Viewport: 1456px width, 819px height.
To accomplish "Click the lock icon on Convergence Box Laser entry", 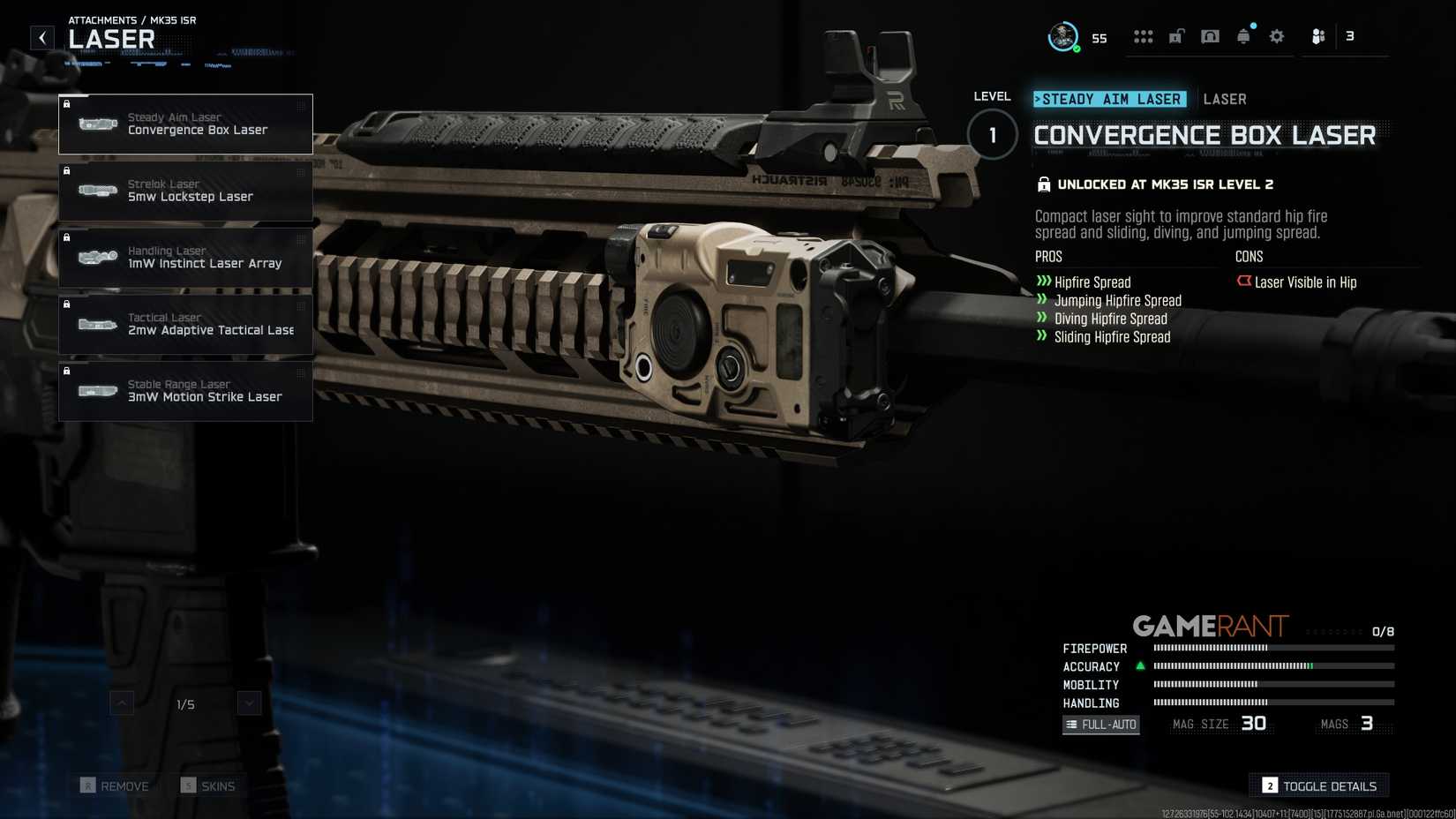I will pos(68,104).
